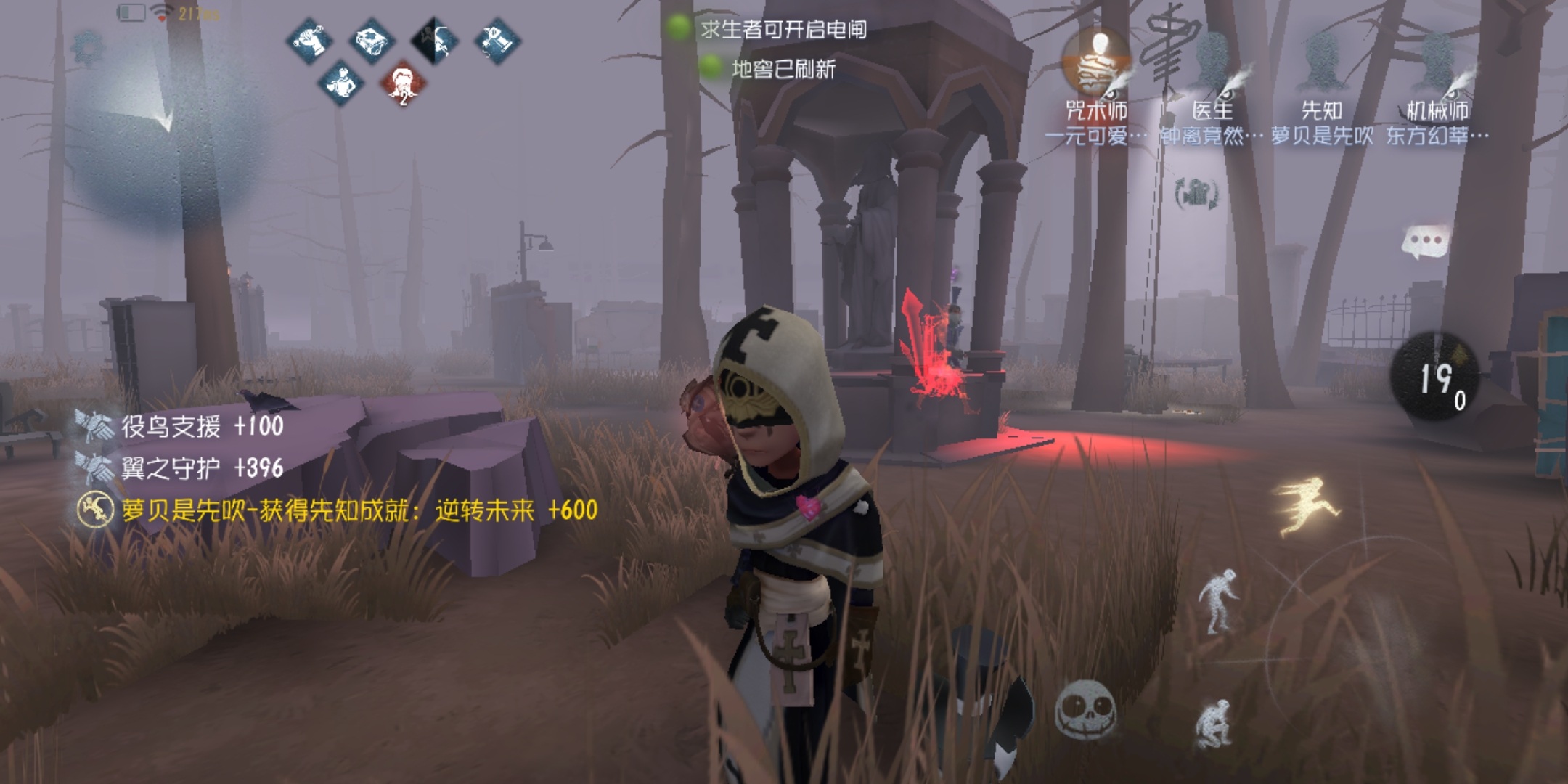Select the half-darkened talent diamond

[x=434, y=40]
